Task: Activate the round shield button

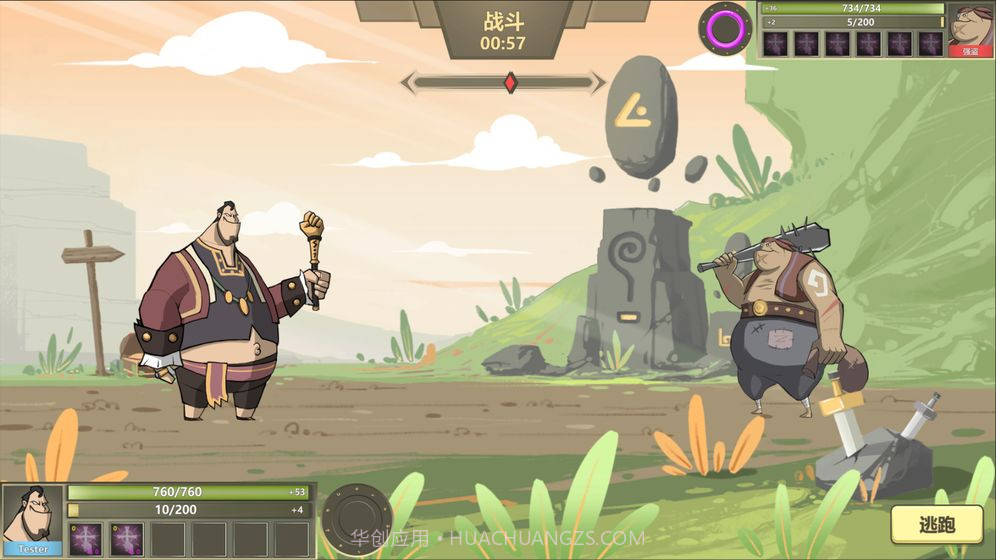Action: tap(355, 518)
